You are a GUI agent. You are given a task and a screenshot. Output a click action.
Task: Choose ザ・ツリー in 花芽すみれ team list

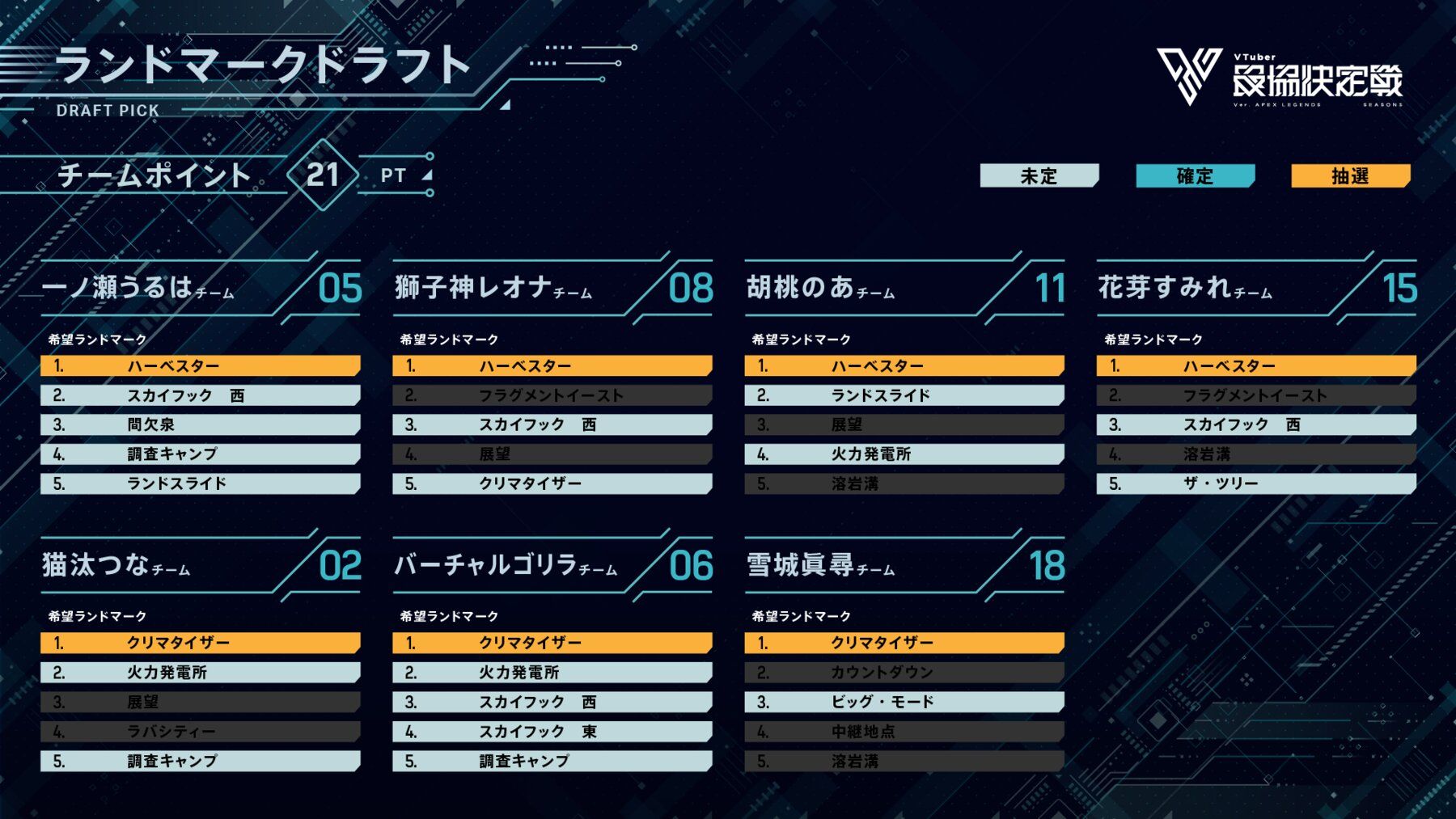pyautogui.click(x=1255, y=483)
